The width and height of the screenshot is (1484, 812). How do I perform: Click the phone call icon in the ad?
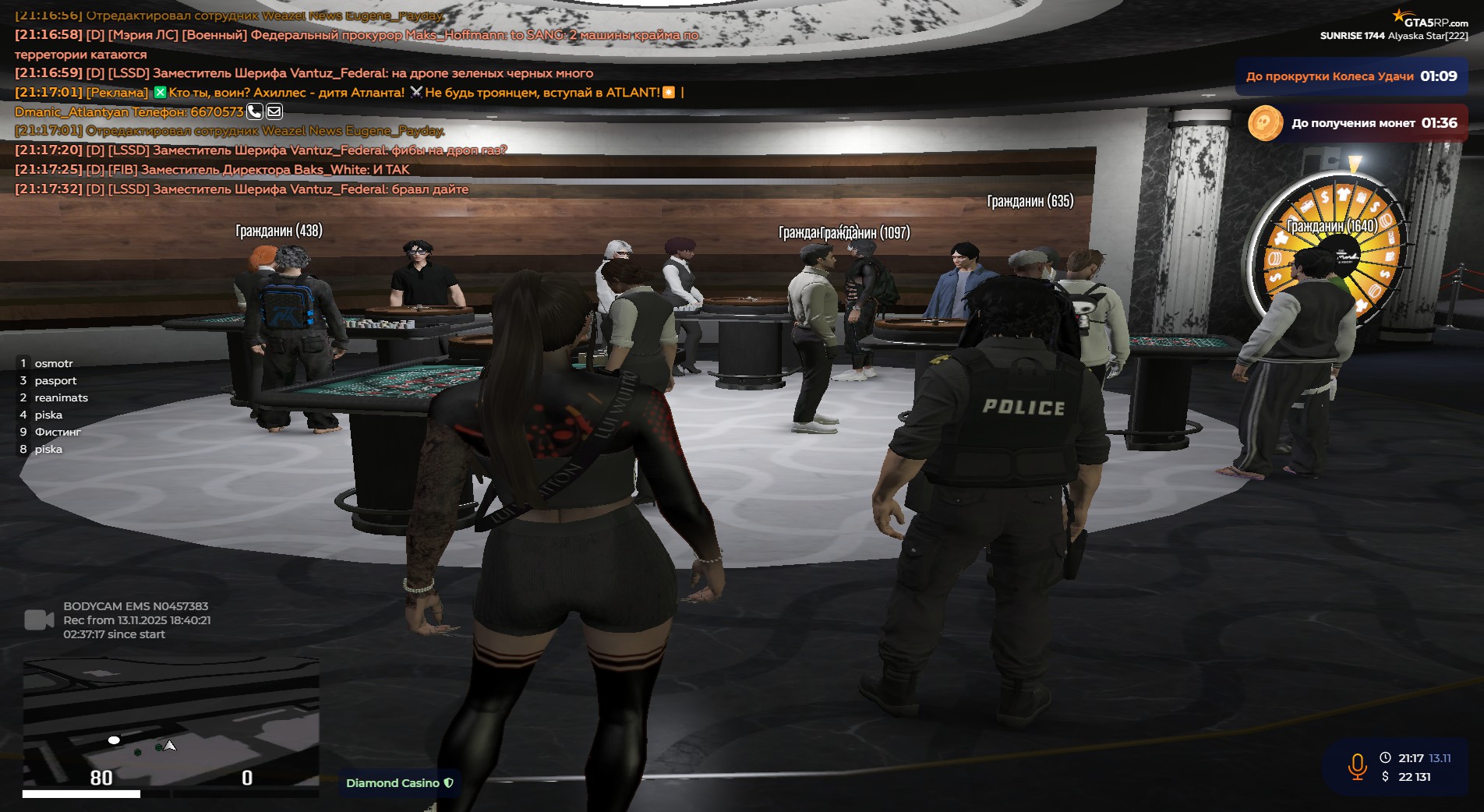pyautogui.click(x=254, y=111)
